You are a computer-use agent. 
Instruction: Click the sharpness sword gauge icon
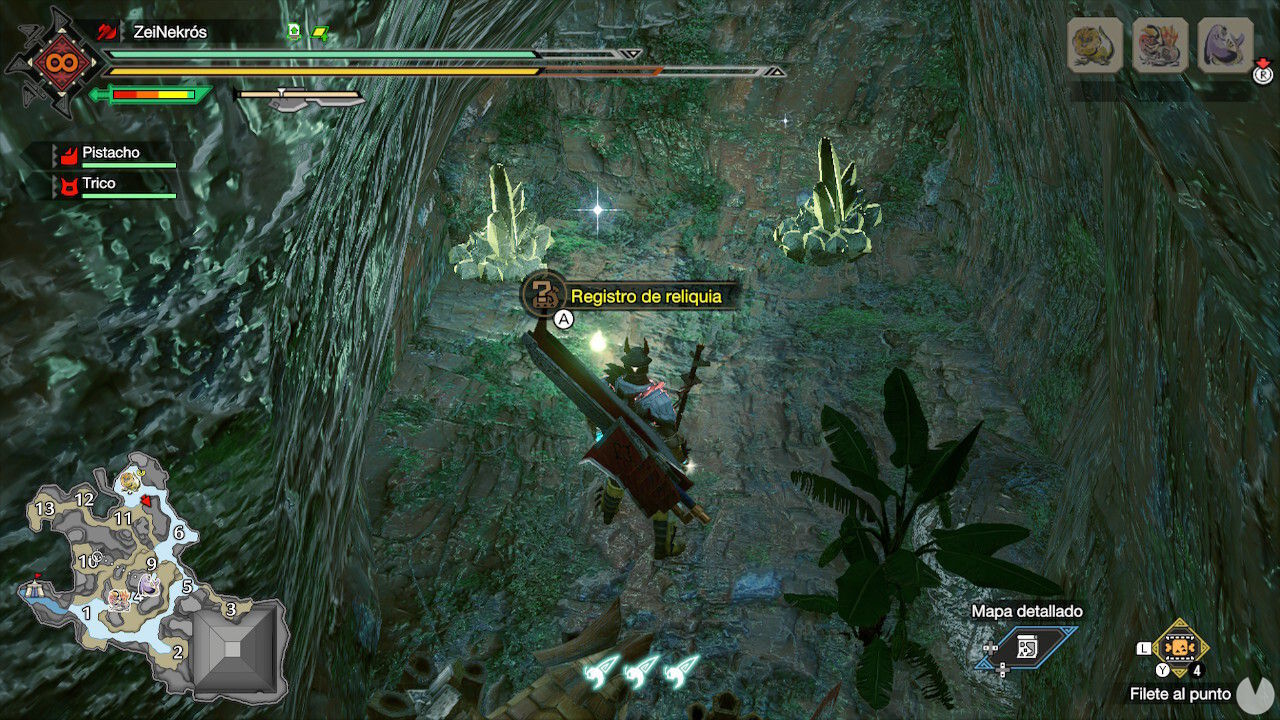150,96
